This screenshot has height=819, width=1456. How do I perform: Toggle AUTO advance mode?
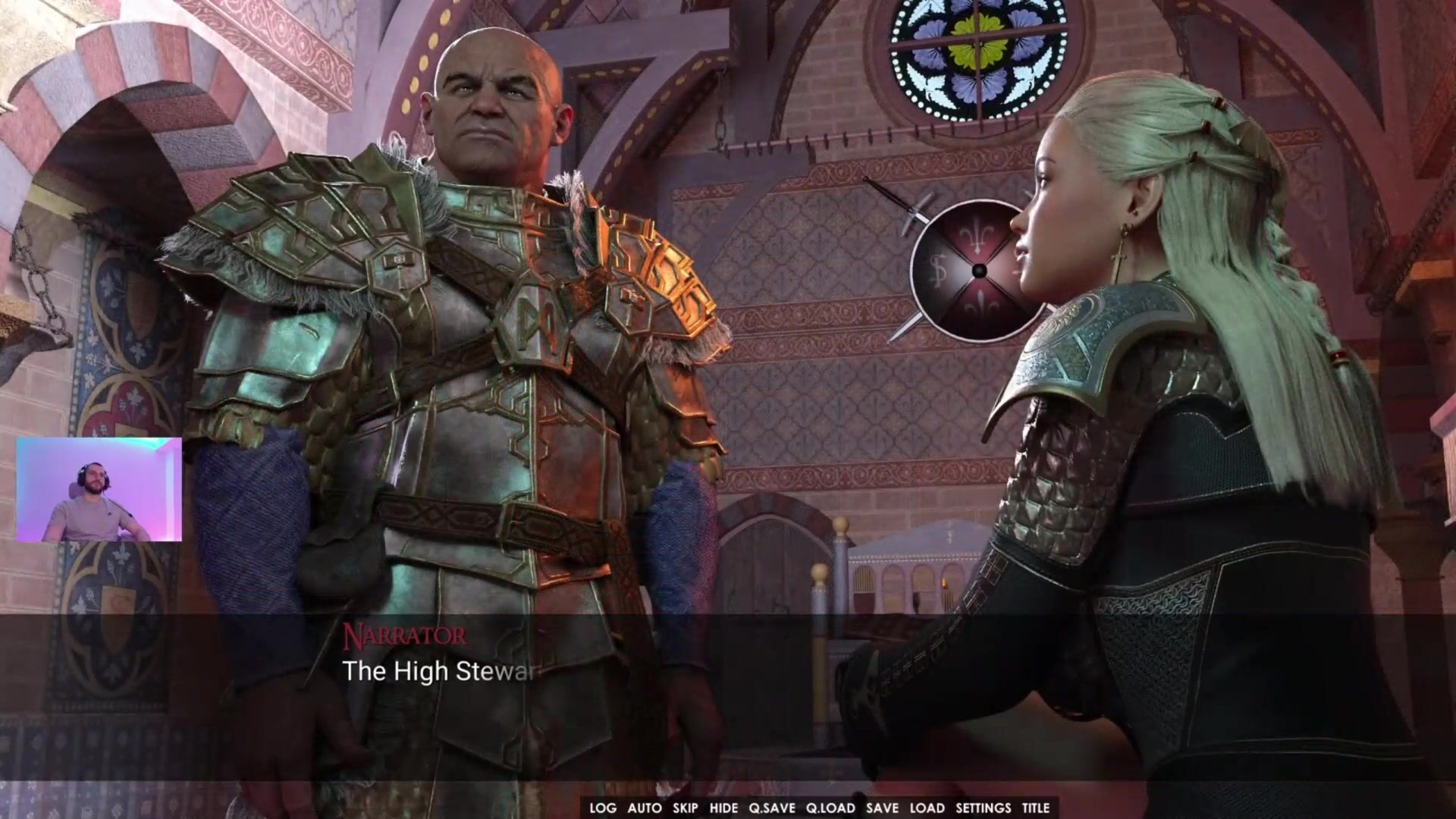click(645, 808)
